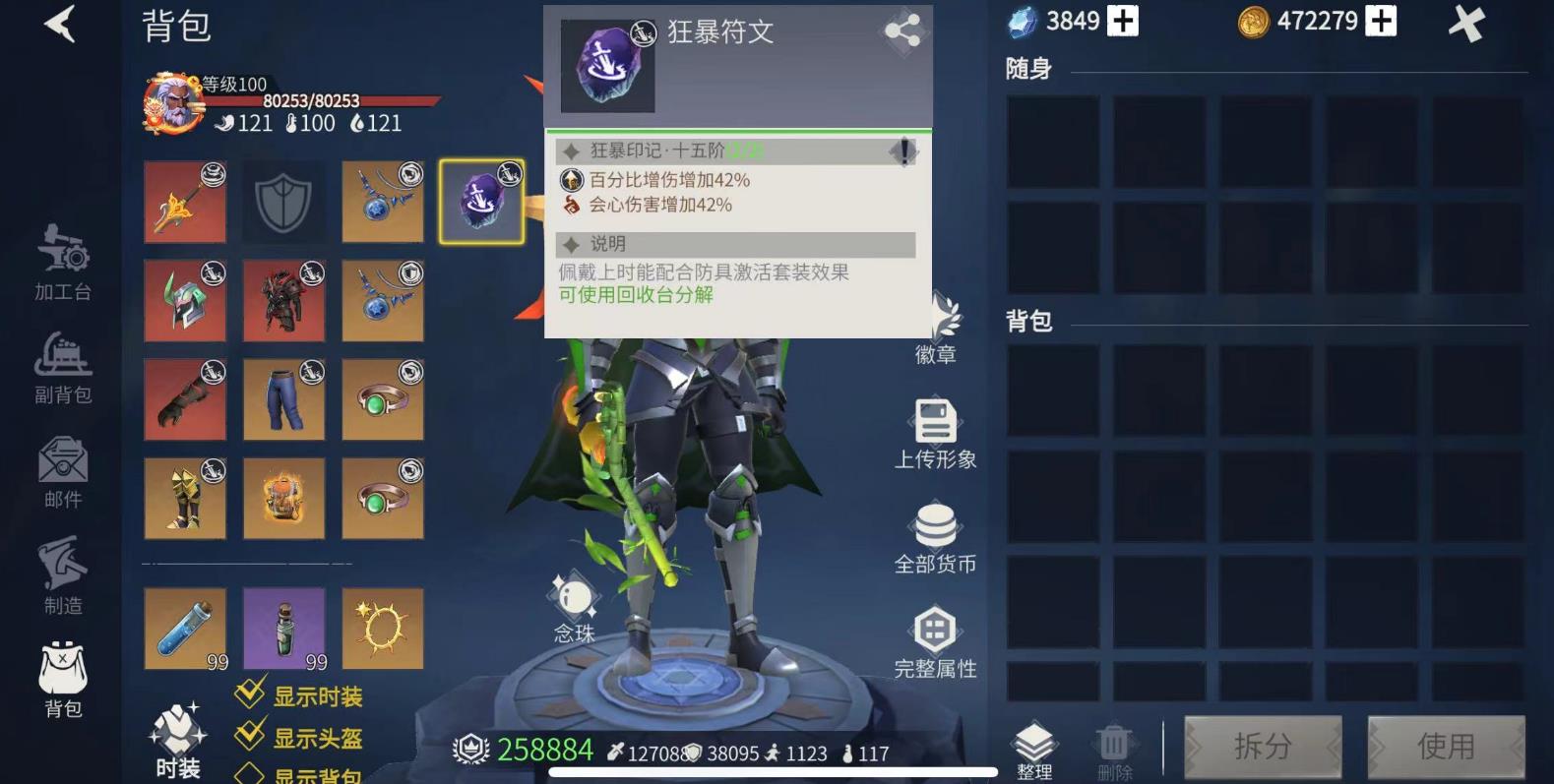1554x784 pixels.
Task: View the 完整属性 full attributes panel
Action: [936, 641]
